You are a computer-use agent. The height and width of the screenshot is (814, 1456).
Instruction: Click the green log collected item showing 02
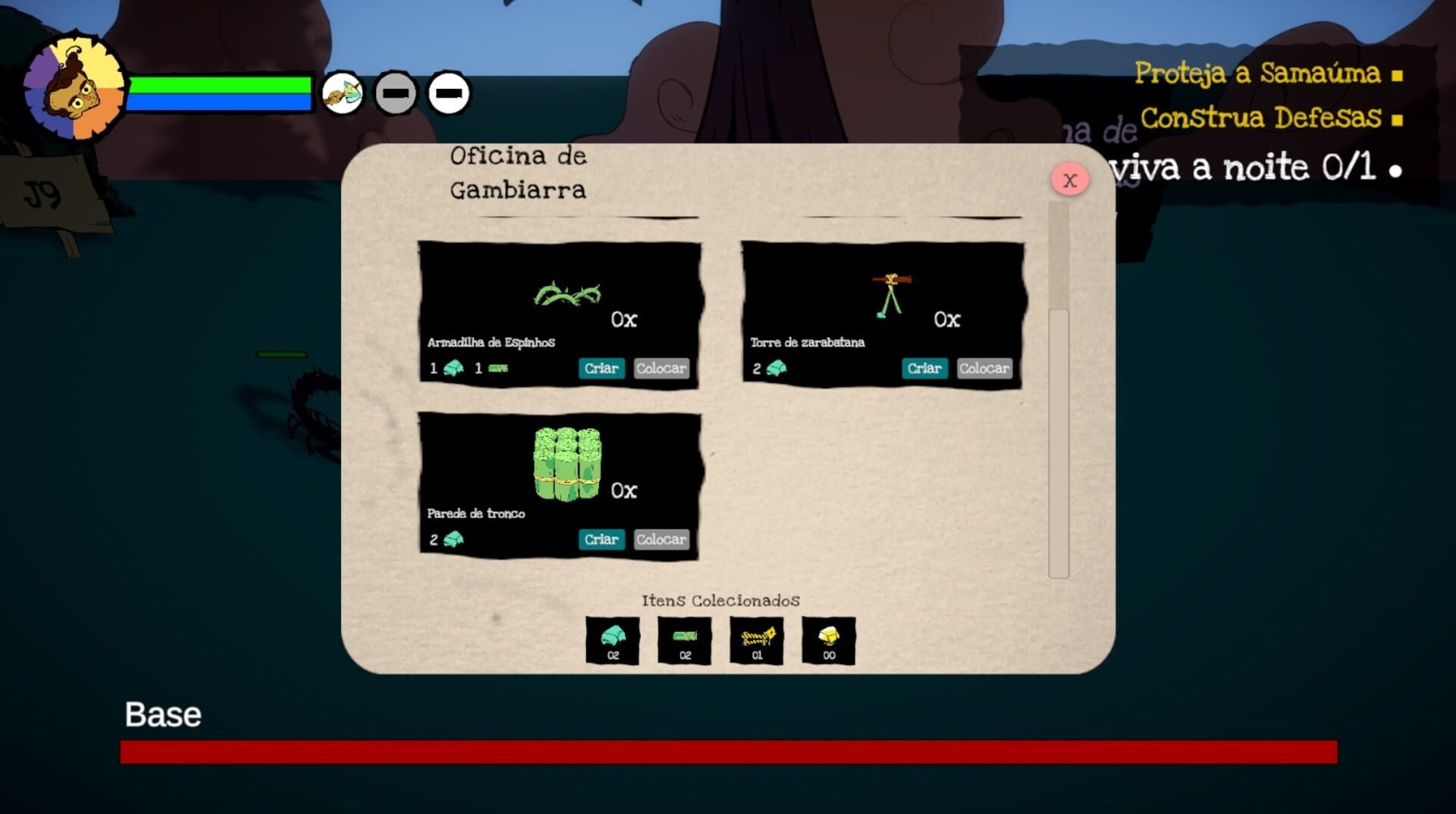(x=684, y=640)
